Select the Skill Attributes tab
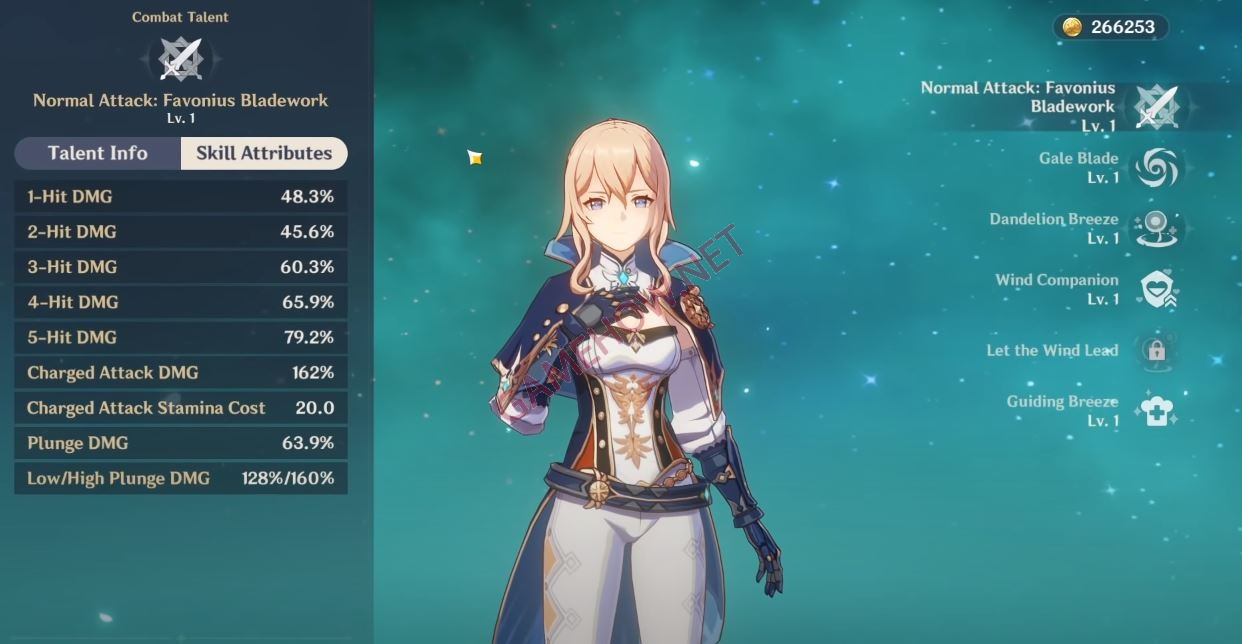The width and height of the screenshot is (1242, 644). [x=264, y=153]
